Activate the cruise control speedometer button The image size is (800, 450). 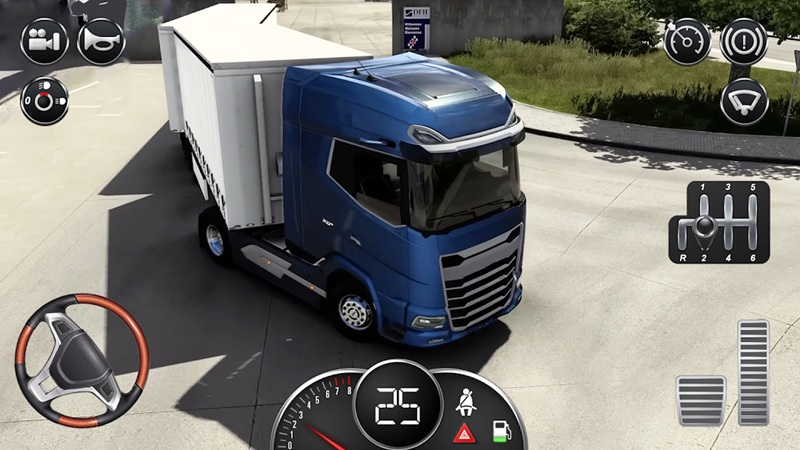click(687, 42)
